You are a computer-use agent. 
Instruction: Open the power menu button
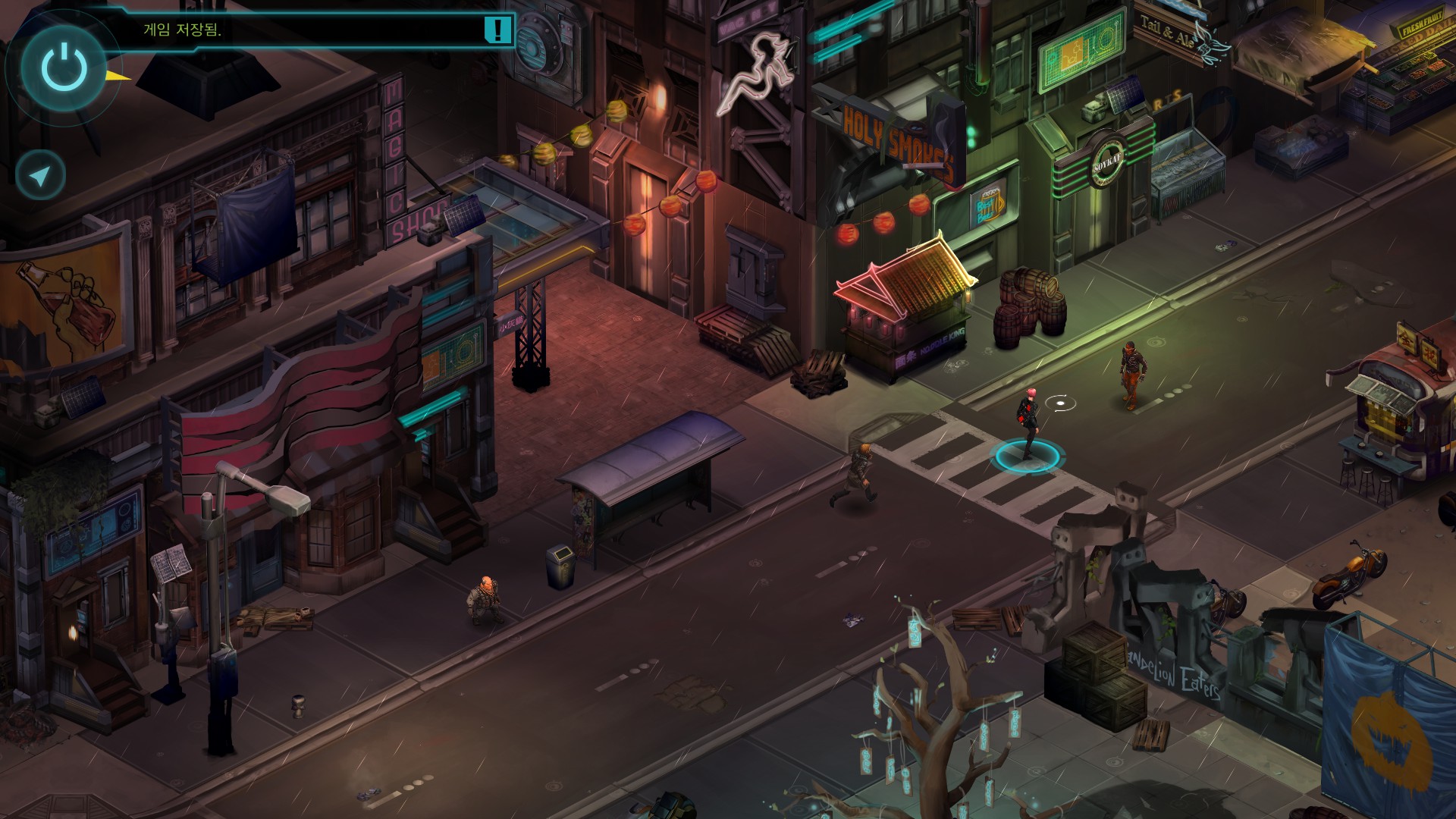(64, 67)
